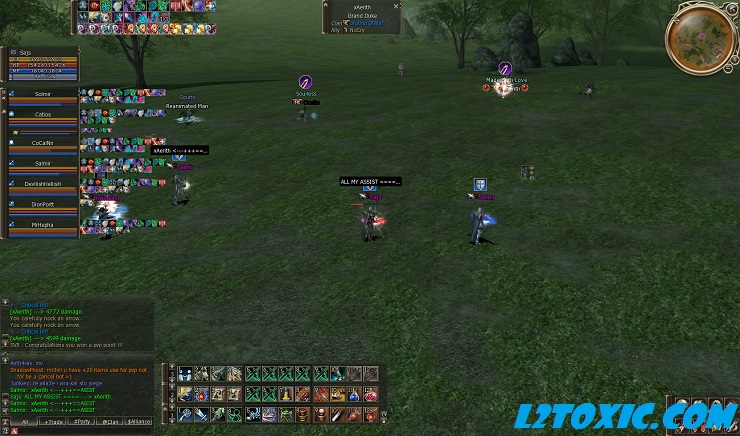The width and height of the screenshot is (740, 436).
Task: Show the @Clan chat tab
Action: click(x=108, y=422)
